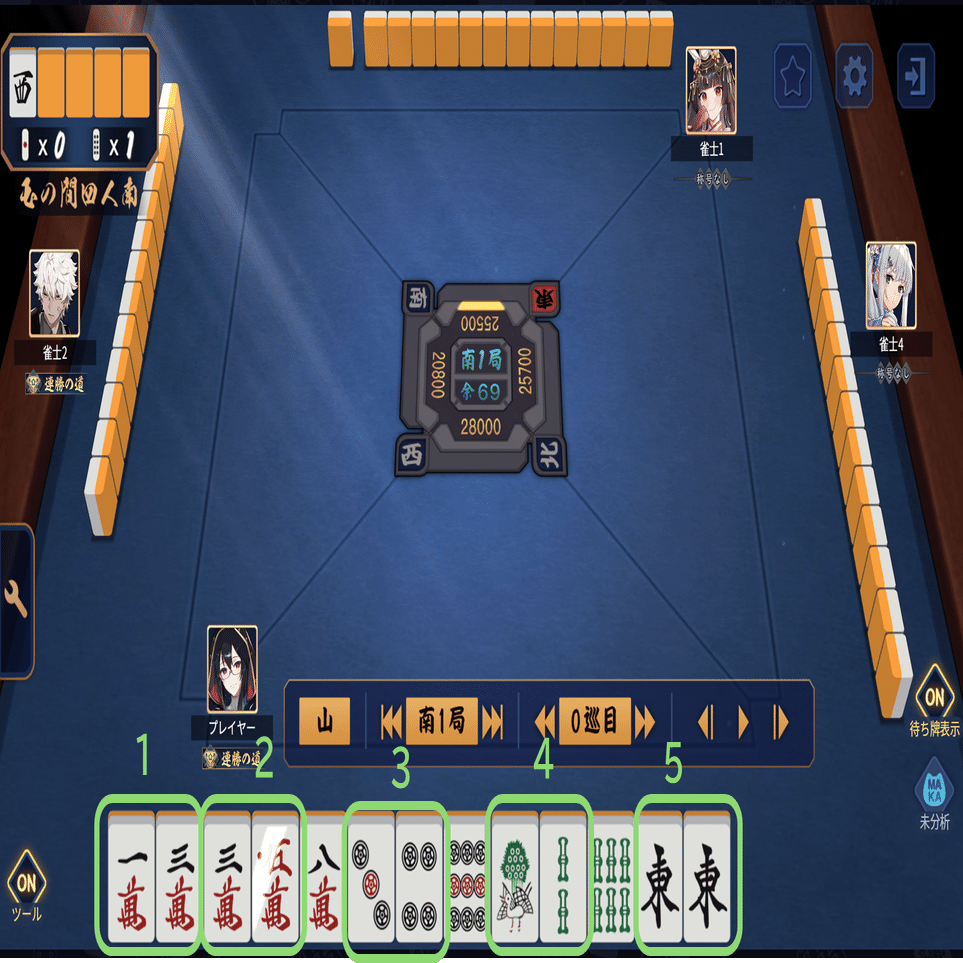Viewport: 963px width, 963px height.
Task: Show the wall with the 山 button
Action: tap(325, 722)
